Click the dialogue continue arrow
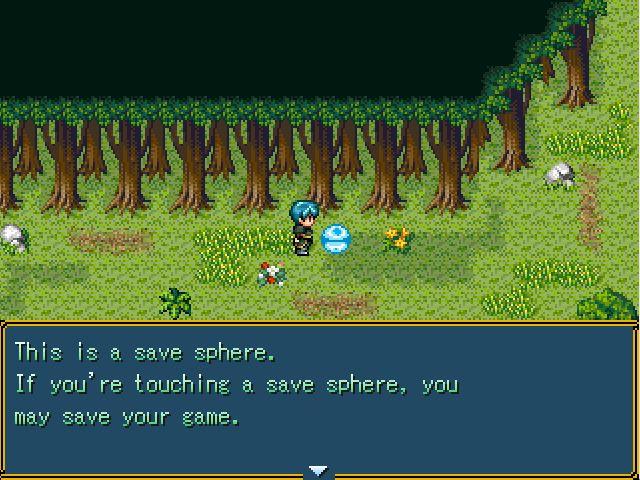640x480 pixels. [x=319, y=470]
